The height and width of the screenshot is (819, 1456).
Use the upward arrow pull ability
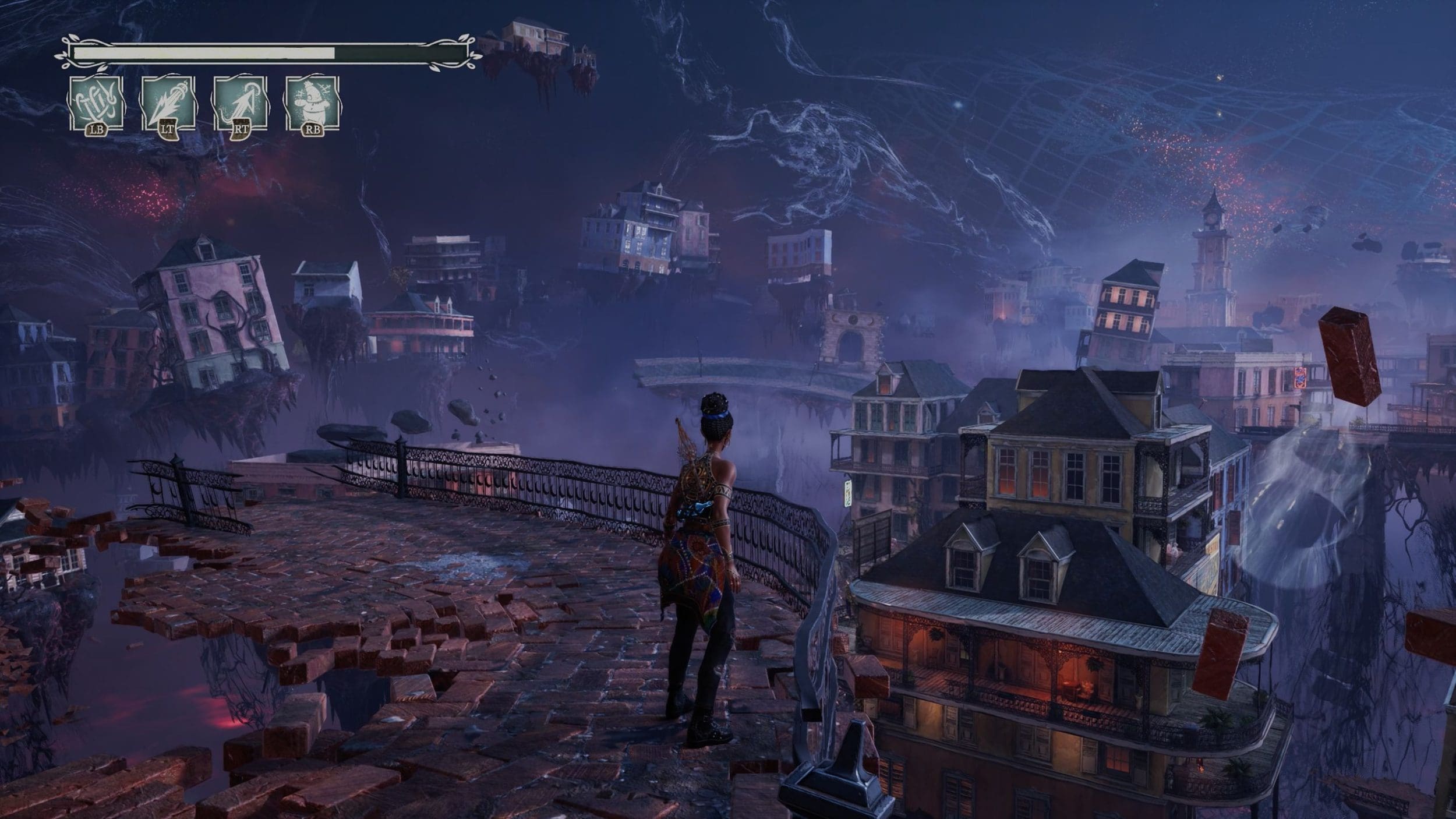tap(240, 103)
